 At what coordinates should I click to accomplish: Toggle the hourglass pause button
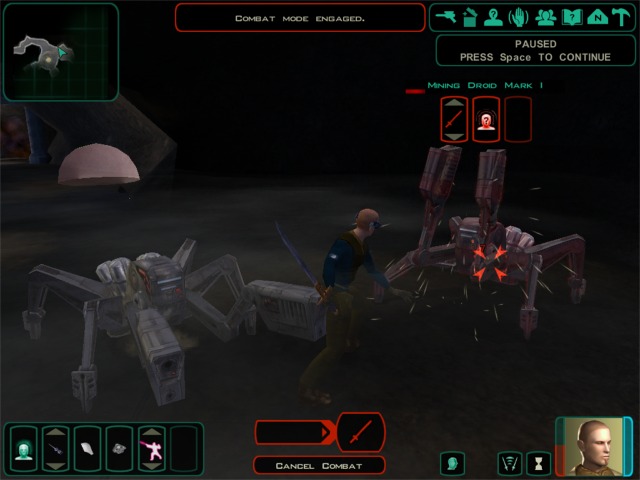pos(539,463)
